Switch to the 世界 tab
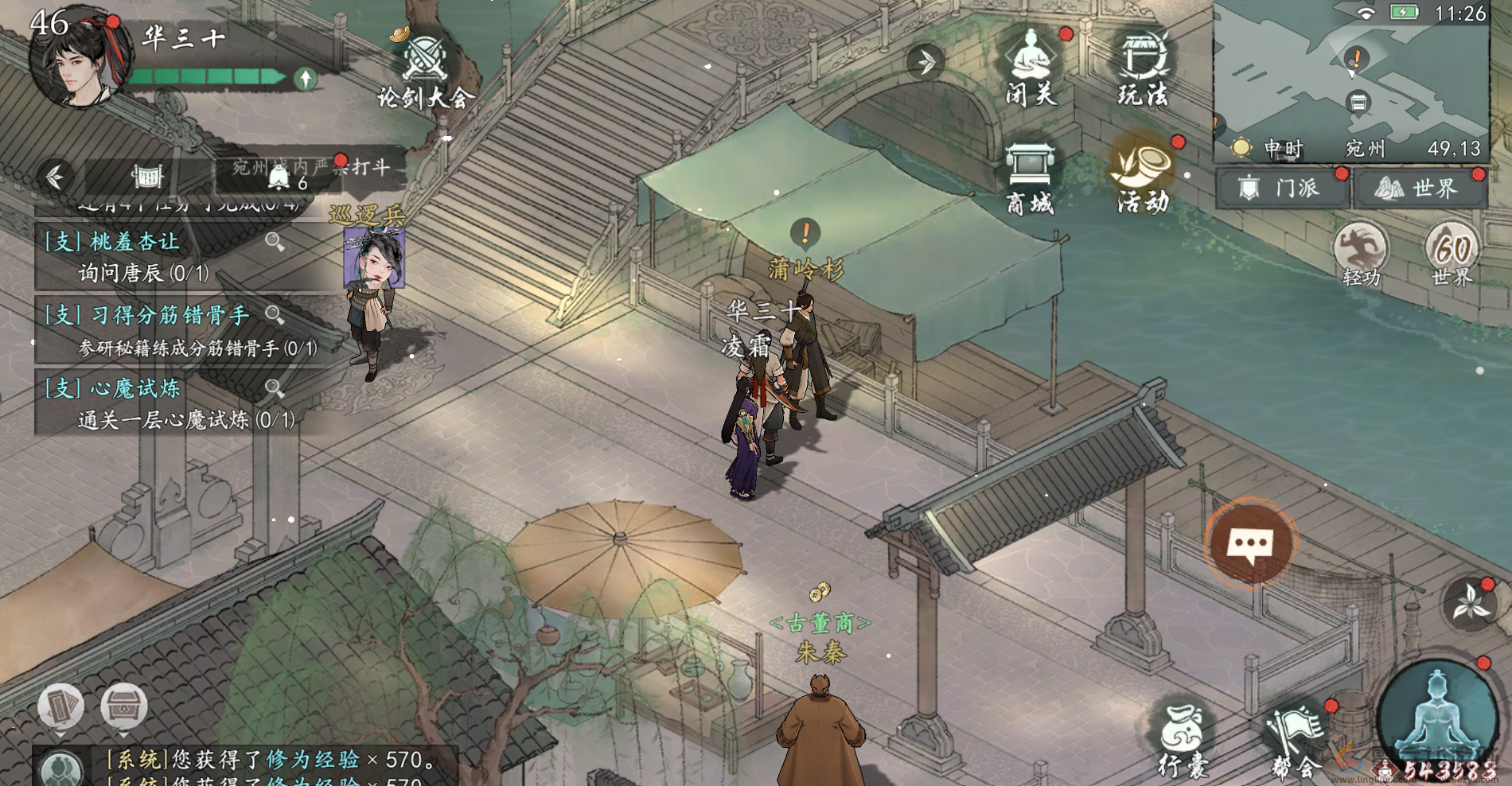The height and width of the screenshot is (786, 1512). pos(1420,189)
